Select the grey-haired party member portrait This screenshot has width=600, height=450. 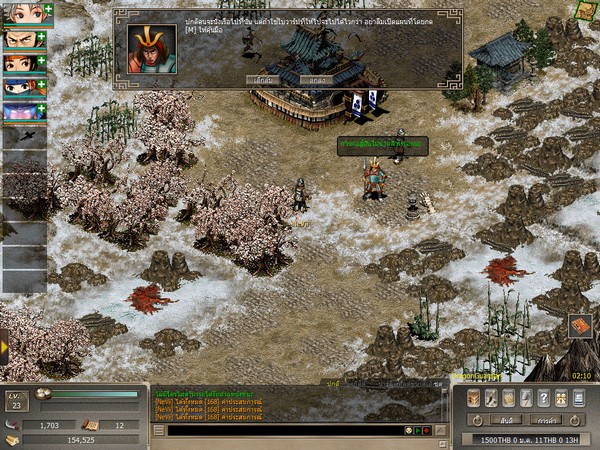tap(20, 15)
